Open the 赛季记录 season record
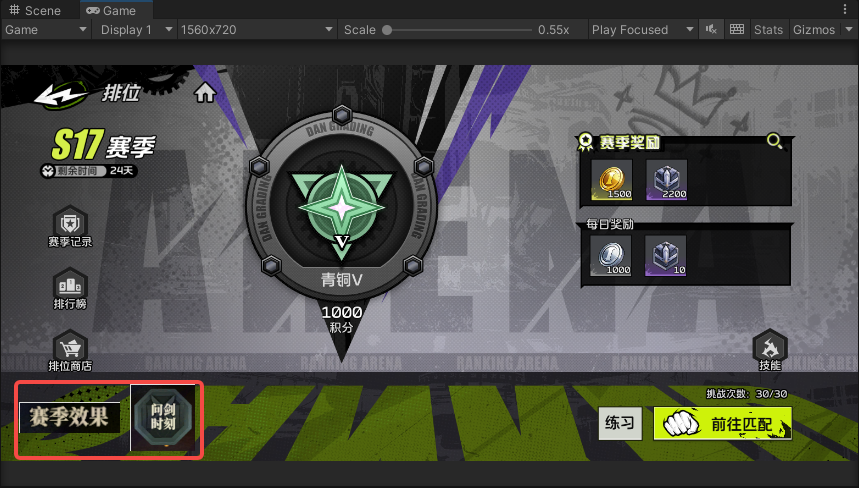Screen dimensions: 859x488 pyautogui.click(x=70, y=227)
